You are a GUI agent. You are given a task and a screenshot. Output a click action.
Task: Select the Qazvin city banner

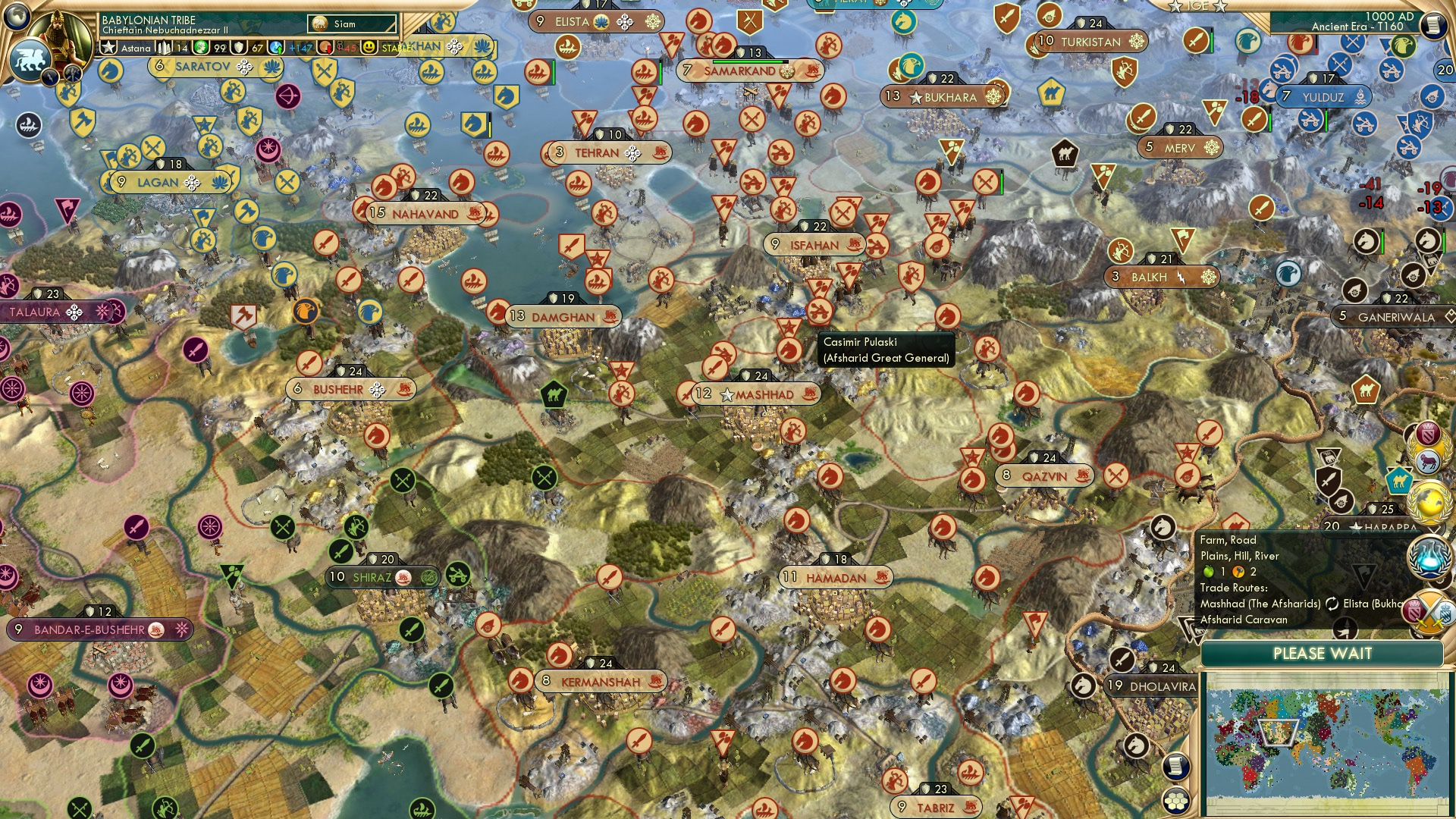pyautogui.click(x=1044, y=476)
